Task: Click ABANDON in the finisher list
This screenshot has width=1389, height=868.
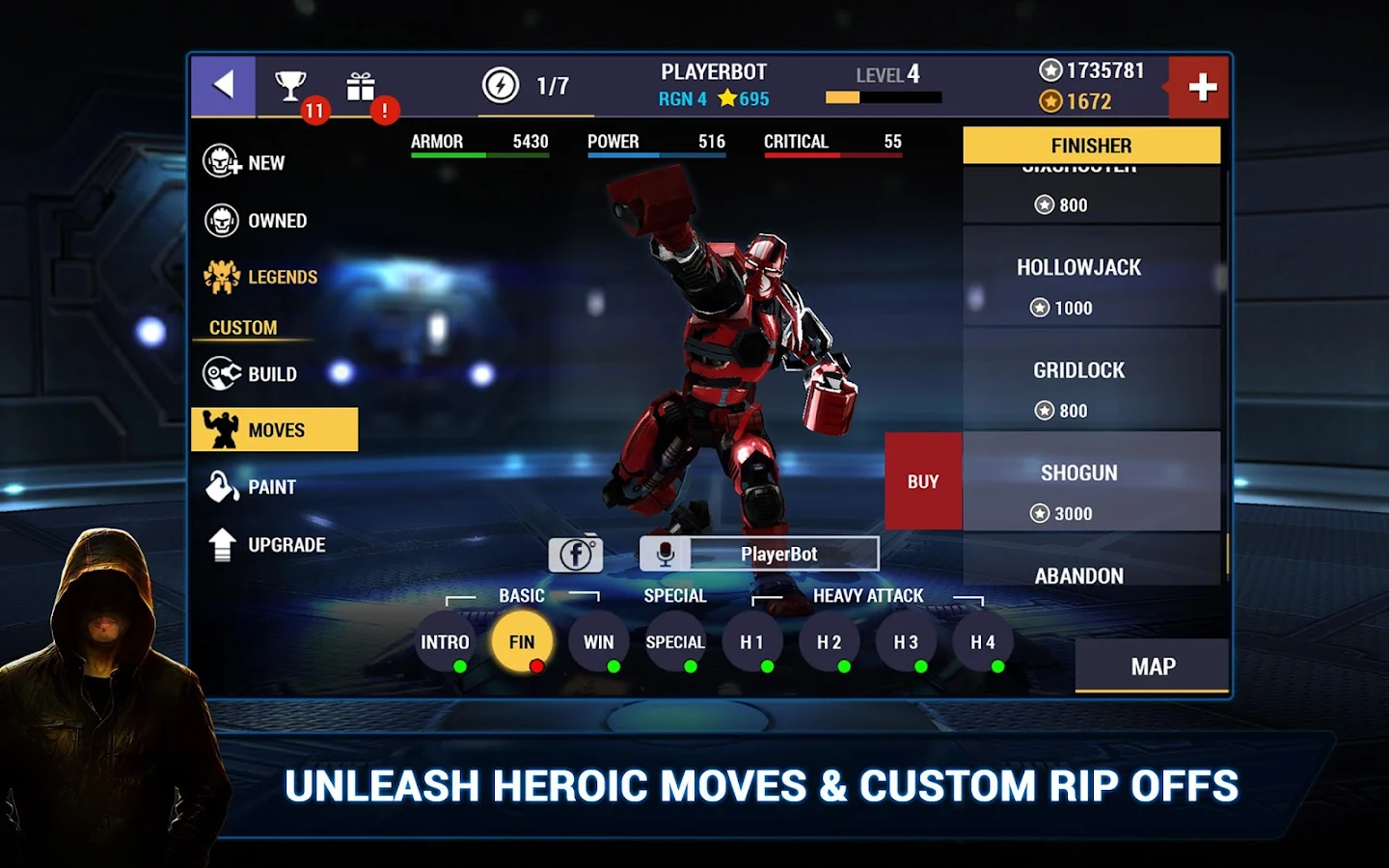Action: (1078, 576)
